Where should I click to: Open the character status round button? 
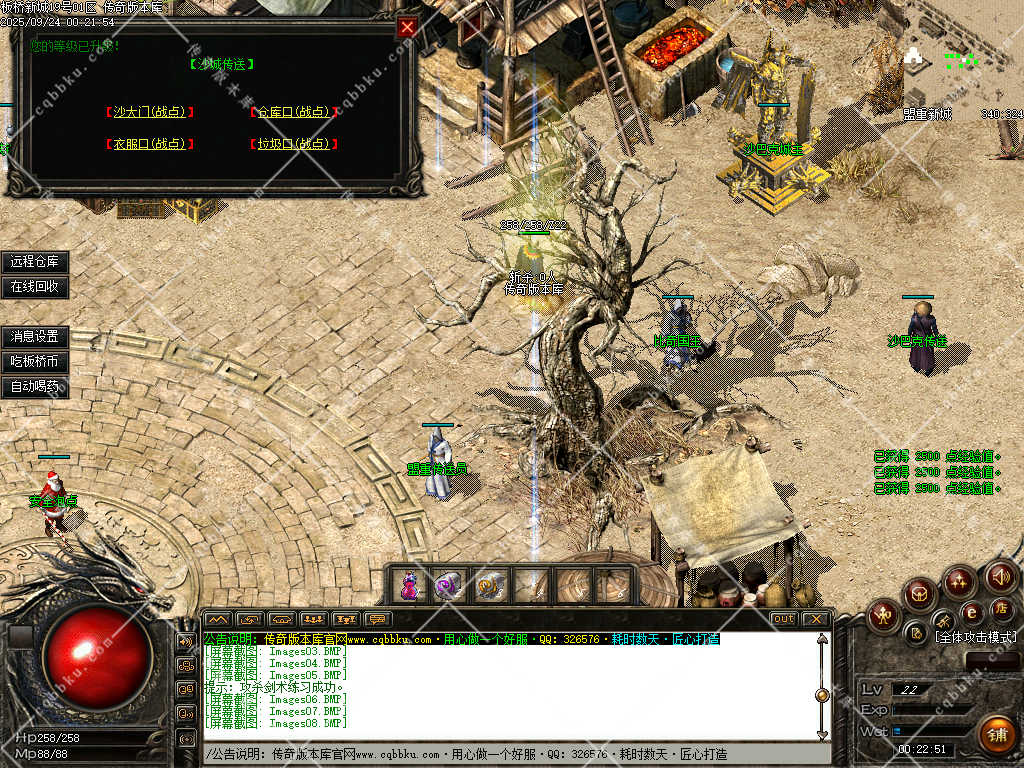(884, 615)
